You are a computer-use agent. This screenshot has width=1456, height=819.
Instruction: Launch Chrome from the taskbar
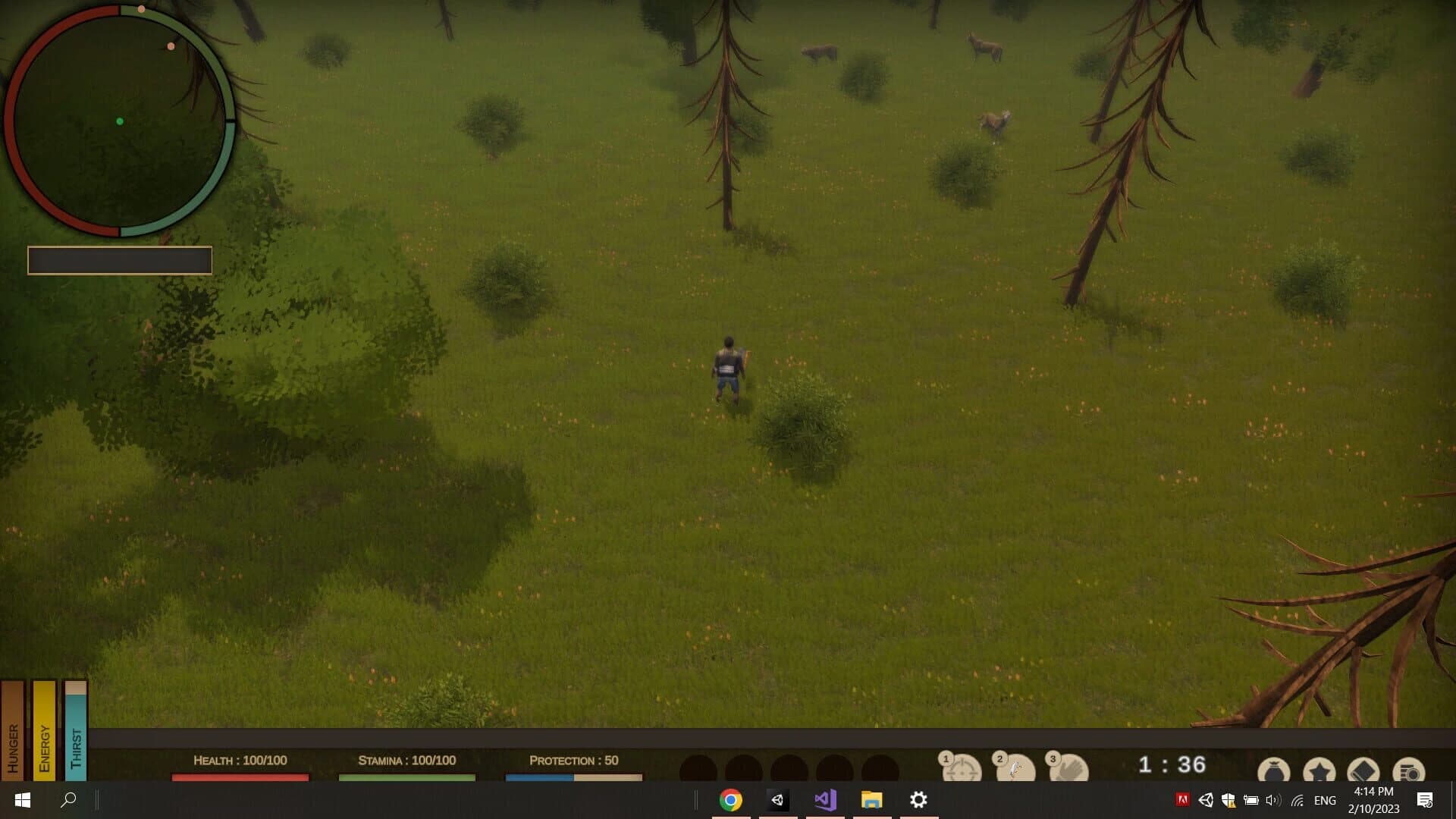(x=729, y=799)
